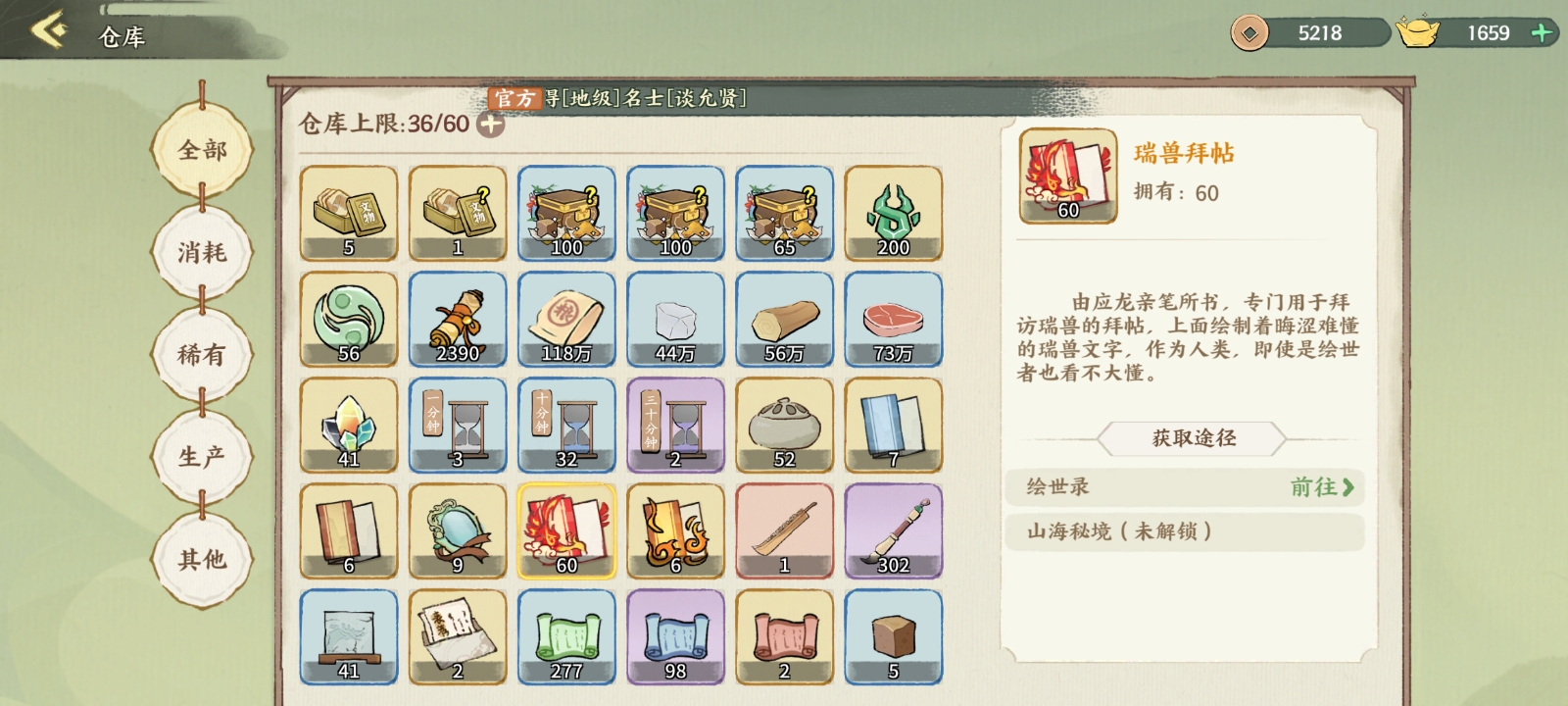This screenshot has width=1568, height=706.
Task: View the crystal shards item with count 41
Action: pos(350,425)
